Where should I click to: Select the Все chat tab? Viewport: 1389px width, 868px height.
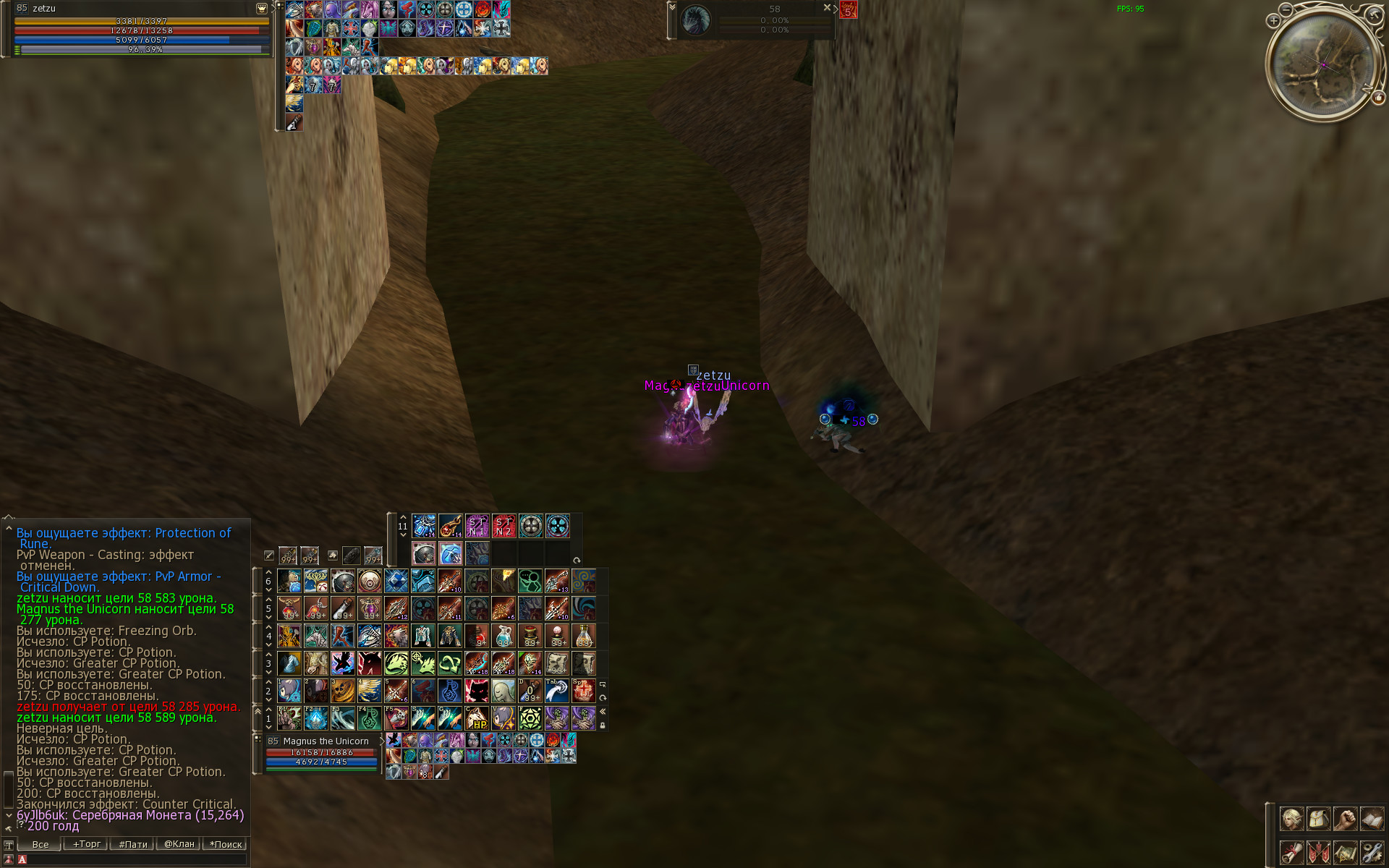tap(40, 844)
